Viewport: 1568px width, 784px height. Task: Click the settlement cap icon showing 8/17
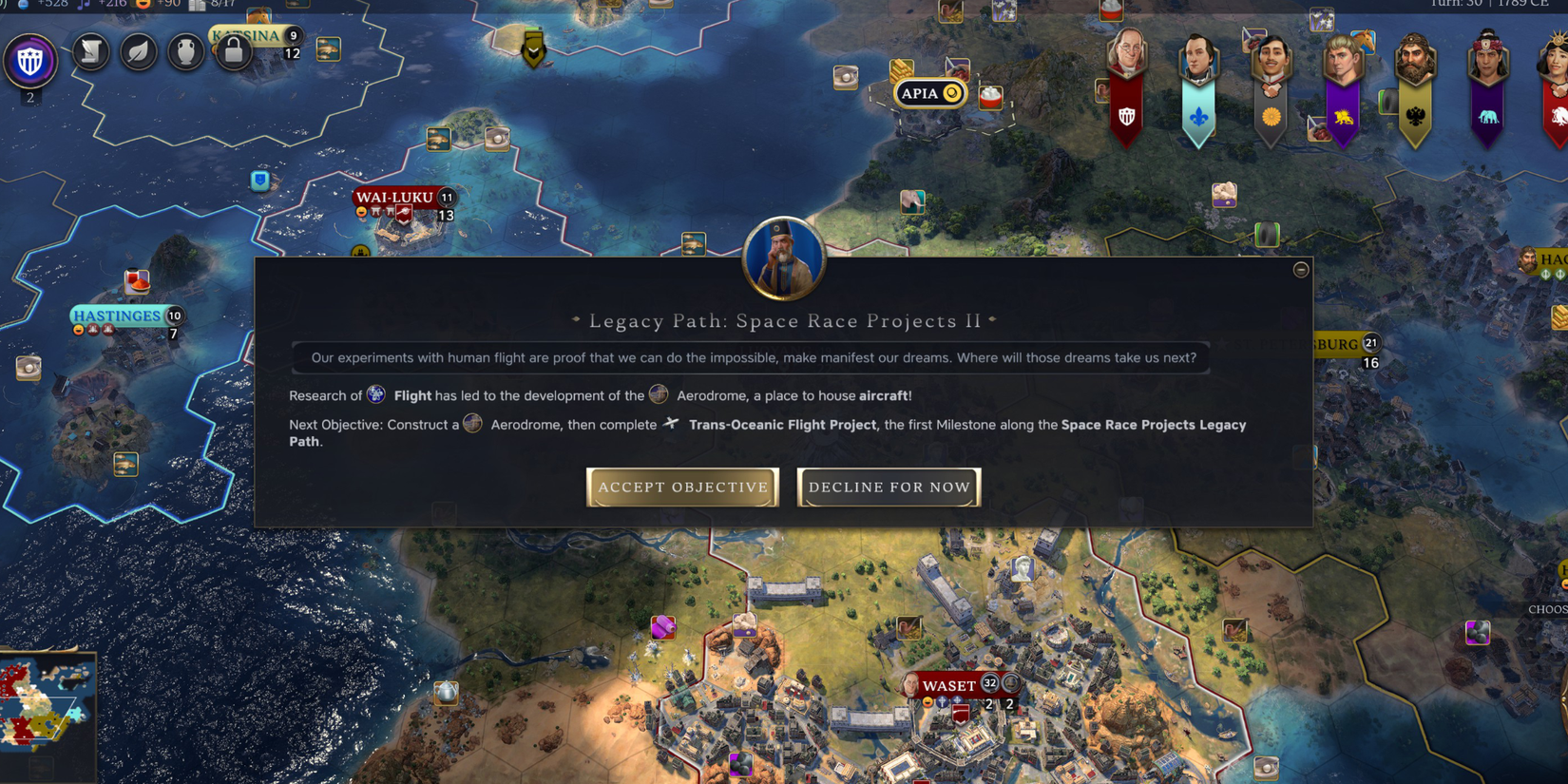point(198,7)
